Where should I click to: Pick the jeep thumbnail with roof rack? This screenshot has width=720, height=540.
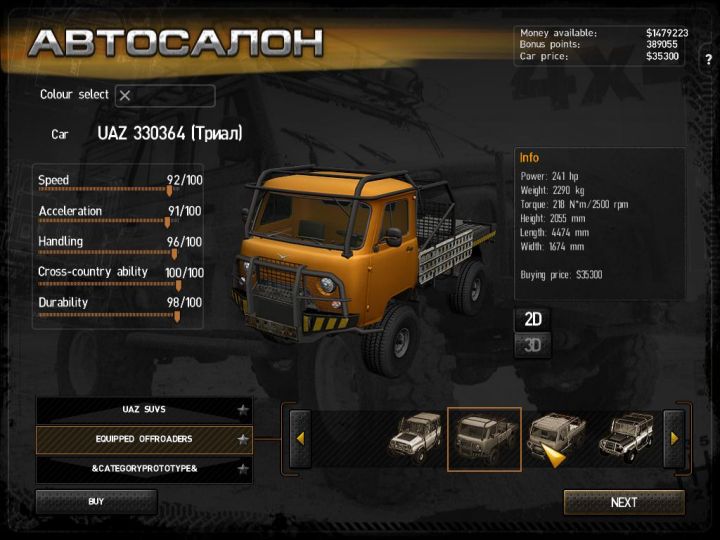pos(627,436)
